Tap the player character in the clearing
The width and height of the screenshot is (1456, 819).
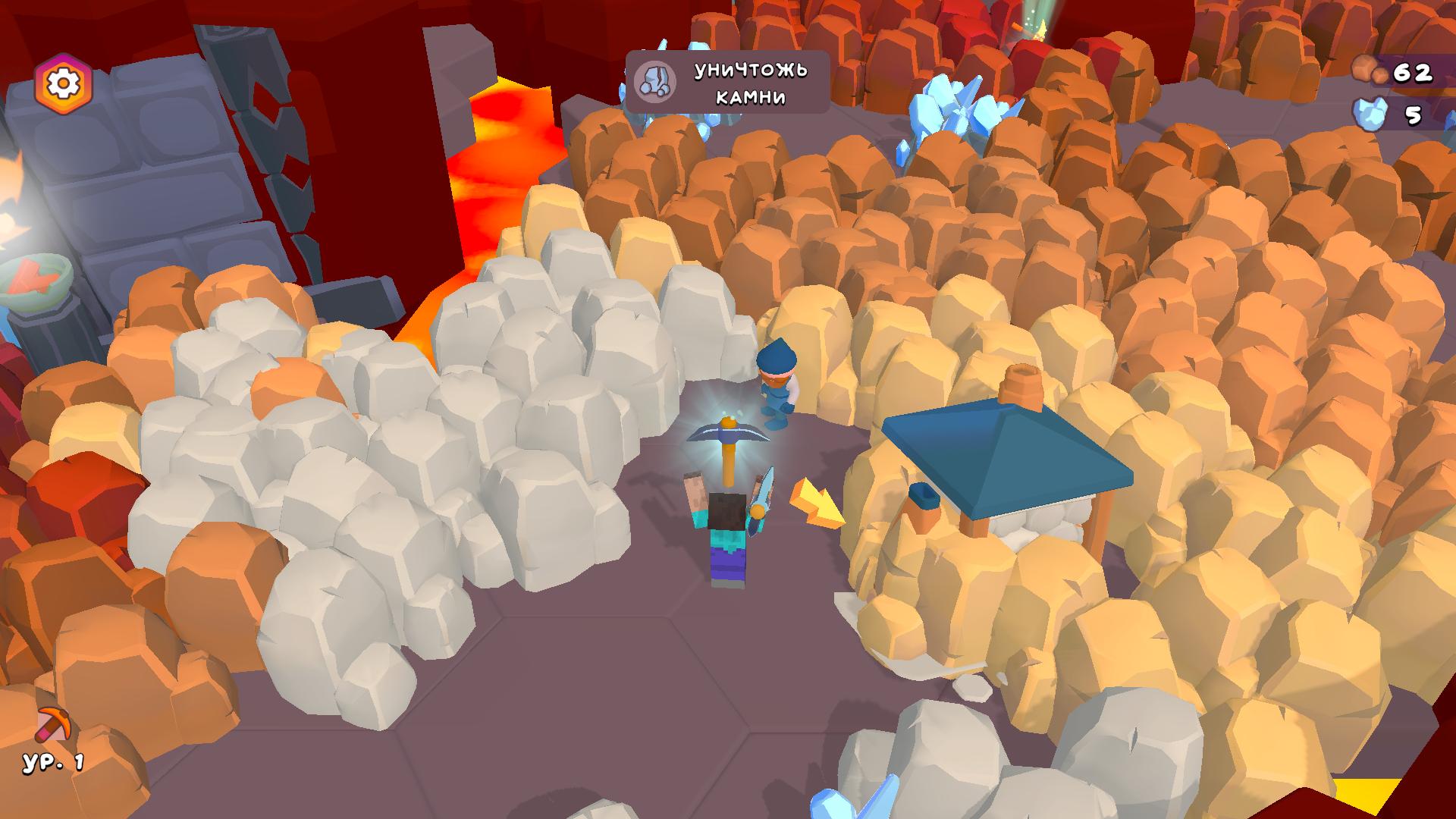[x=726, y=531]
